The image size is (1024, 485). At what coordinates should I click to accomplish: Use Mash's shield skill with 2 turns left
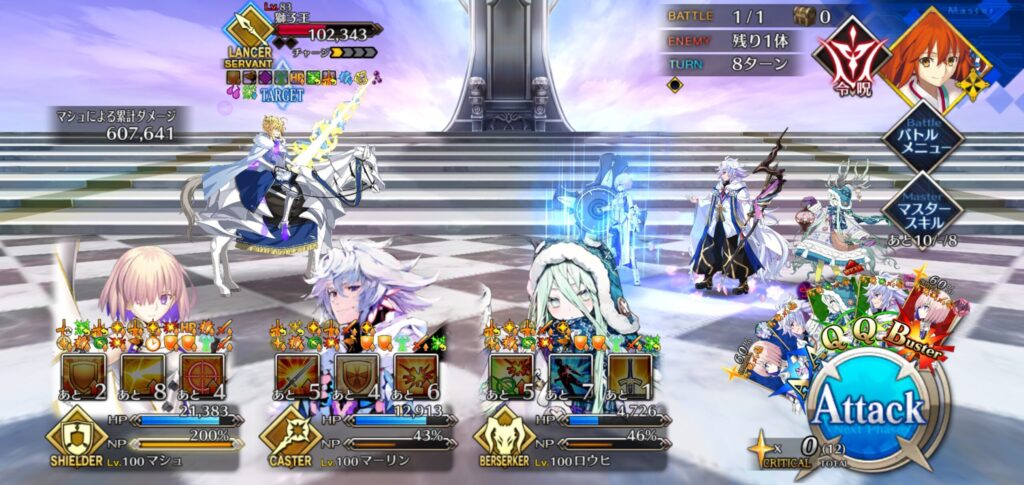pos(83,376)
